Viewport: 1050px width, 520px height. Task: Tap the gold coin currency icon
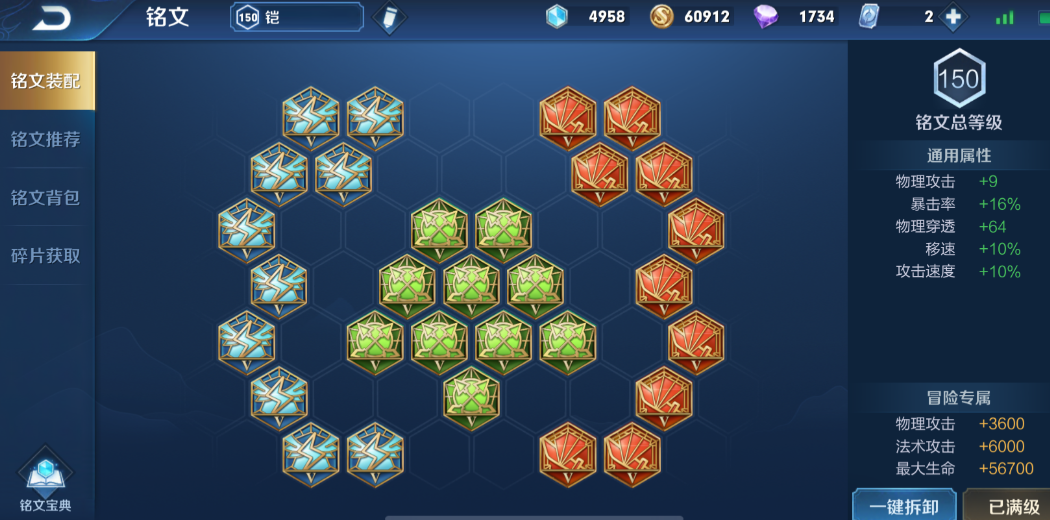[x=661, y=17]
